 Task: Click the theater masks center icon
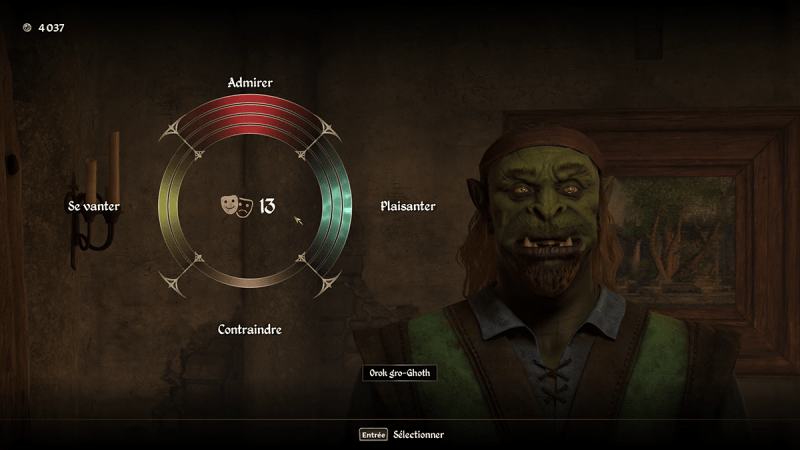tap(236, 206)
